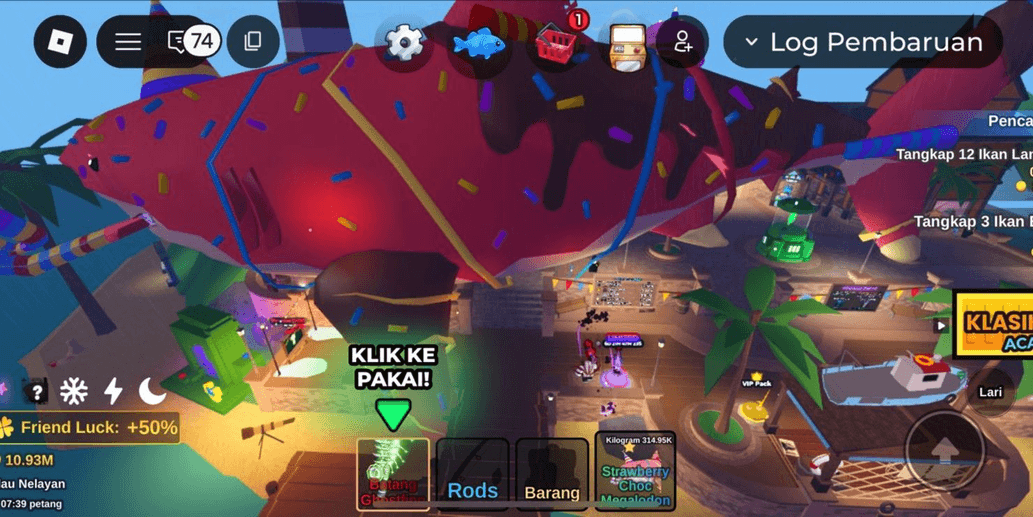Viewport: 1033px width, 517px height.
Task: Click the snowflake status icon
Action: (74, 391)
